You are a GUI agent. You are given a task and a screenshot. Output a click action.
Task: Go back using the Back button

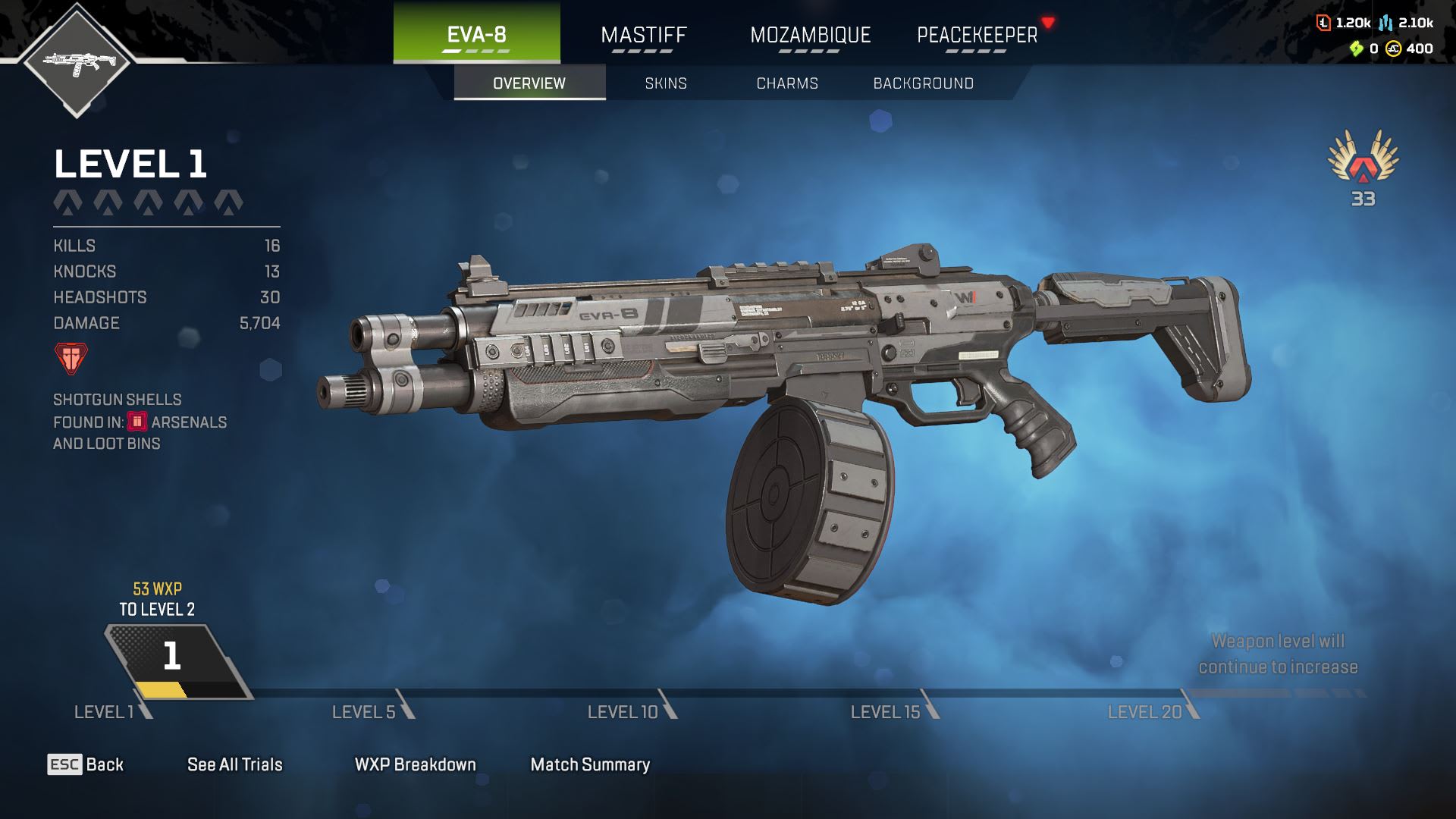[x=86, y=764]
